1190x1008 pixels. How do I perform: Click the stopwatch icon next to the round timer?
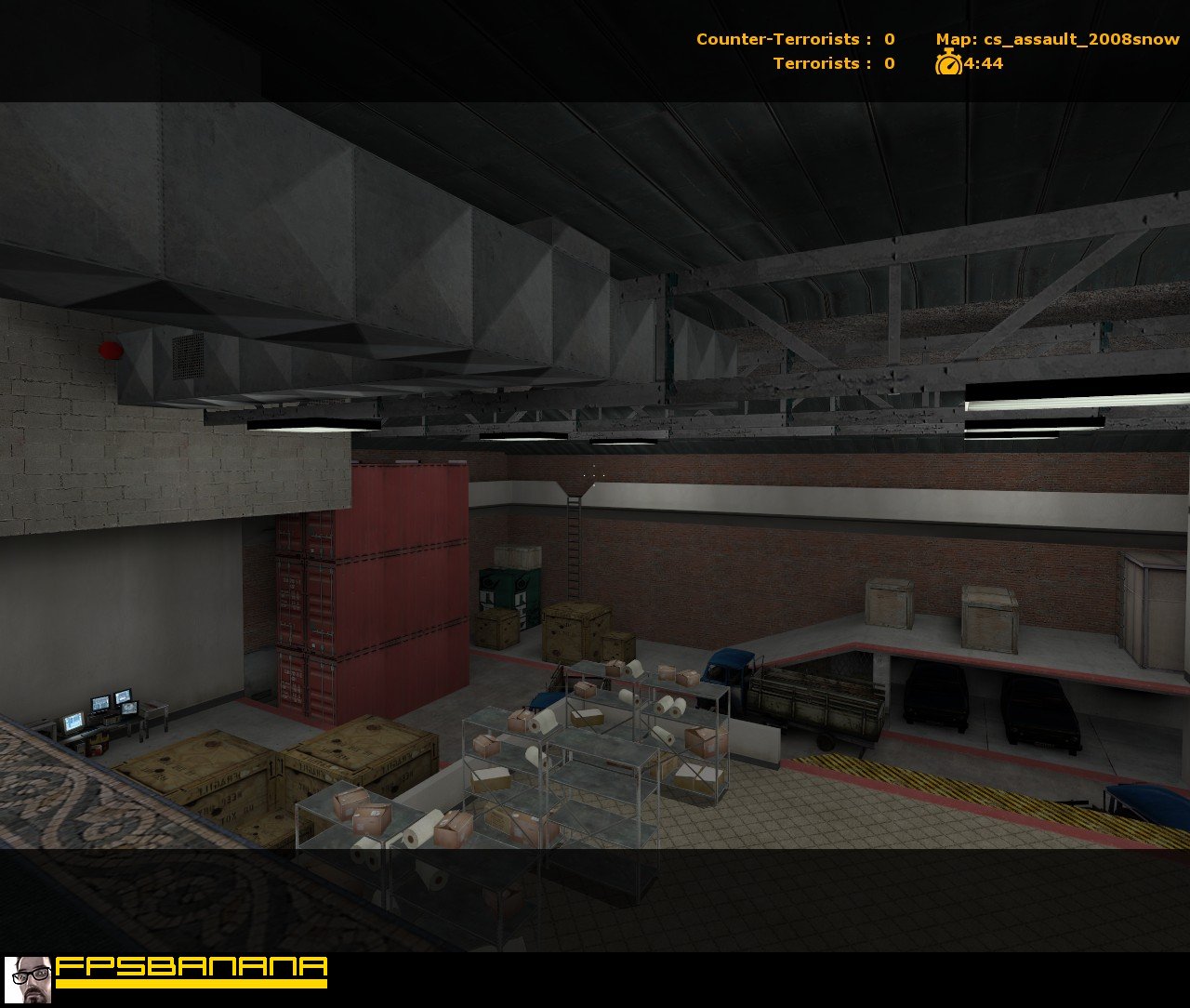click(947, 64)
